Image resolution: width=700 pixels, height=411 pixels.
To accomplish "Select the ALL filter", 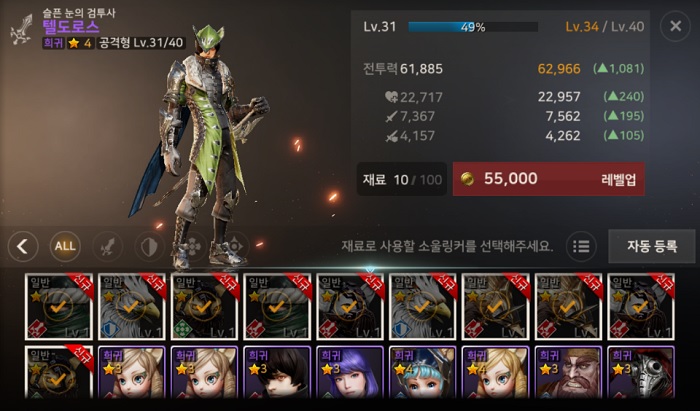I will [x=65, y=245].
